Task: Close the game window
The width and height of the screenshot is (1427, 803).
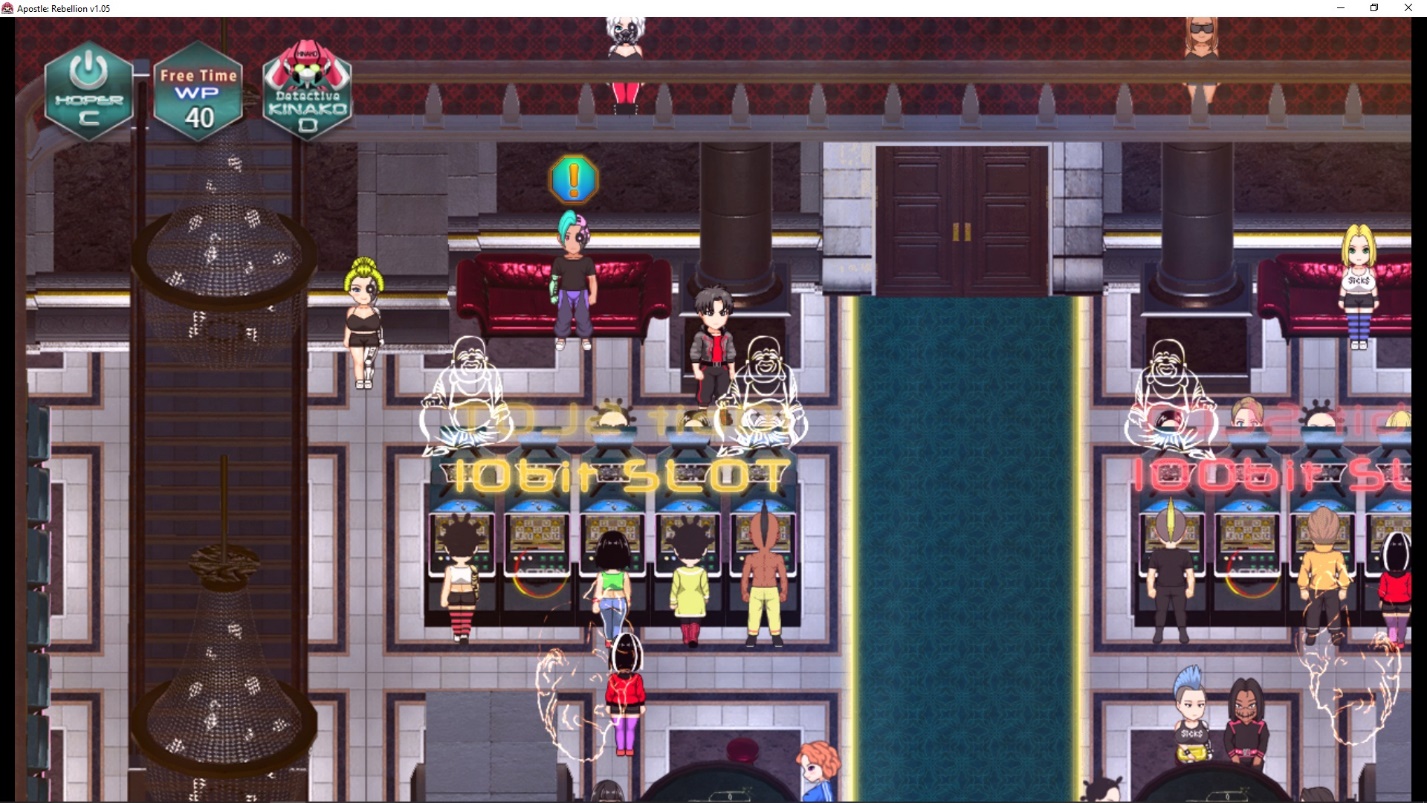Action: pyautogui.click(x=1408, y=8)
